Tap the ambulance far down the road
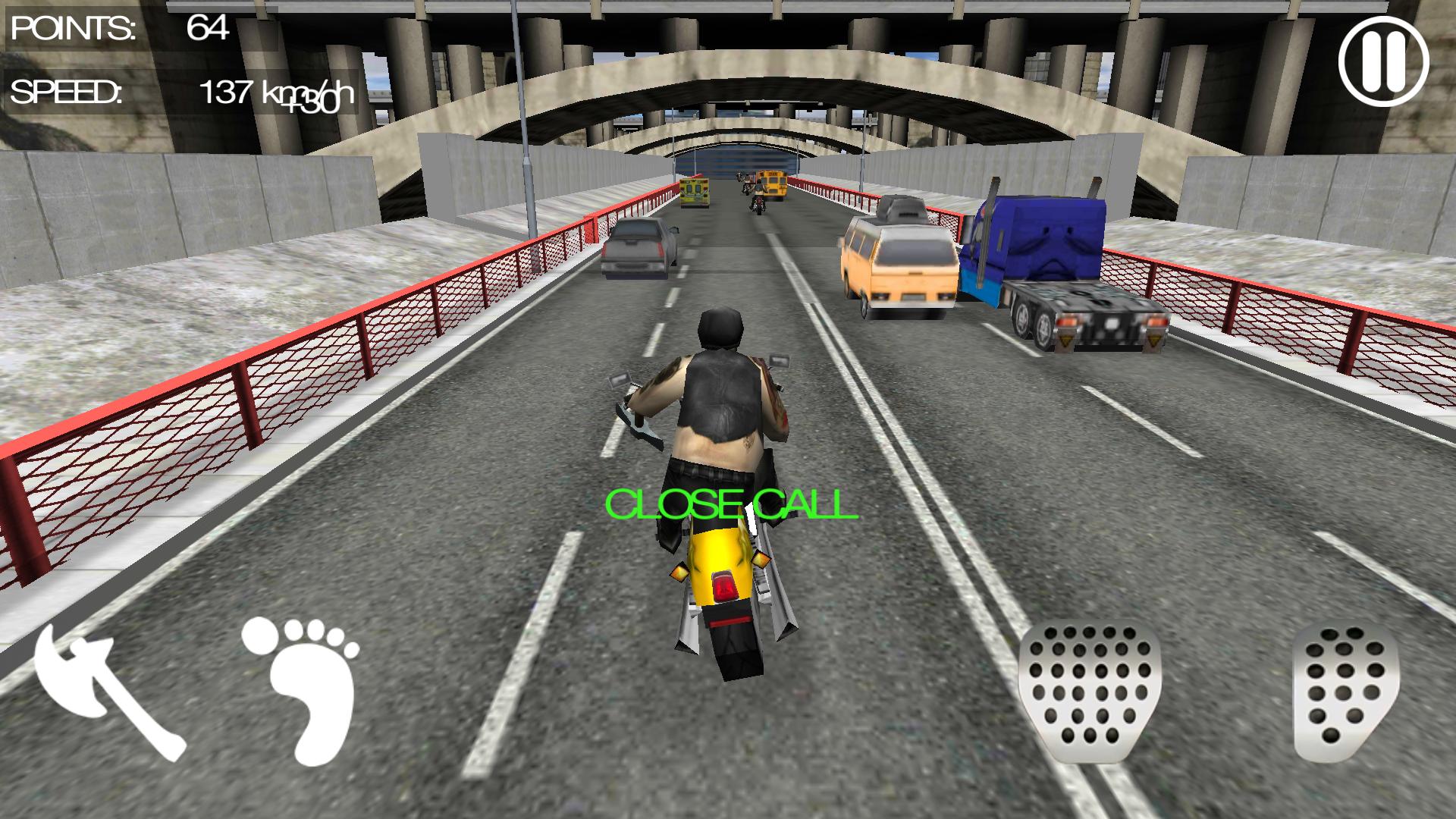 click(694, 193)
